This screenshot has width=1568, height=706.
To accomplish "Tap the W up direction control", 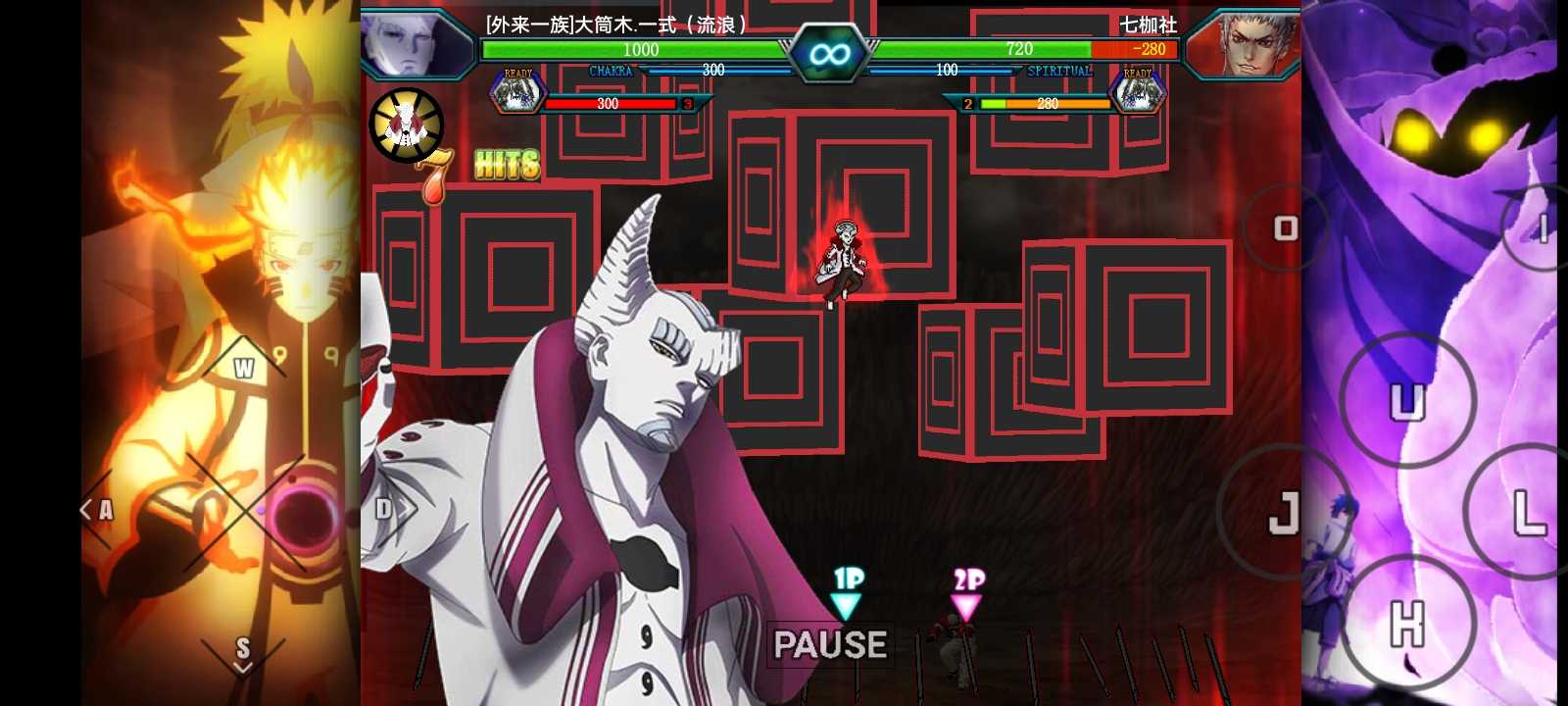I will click(x=243, y=368).
